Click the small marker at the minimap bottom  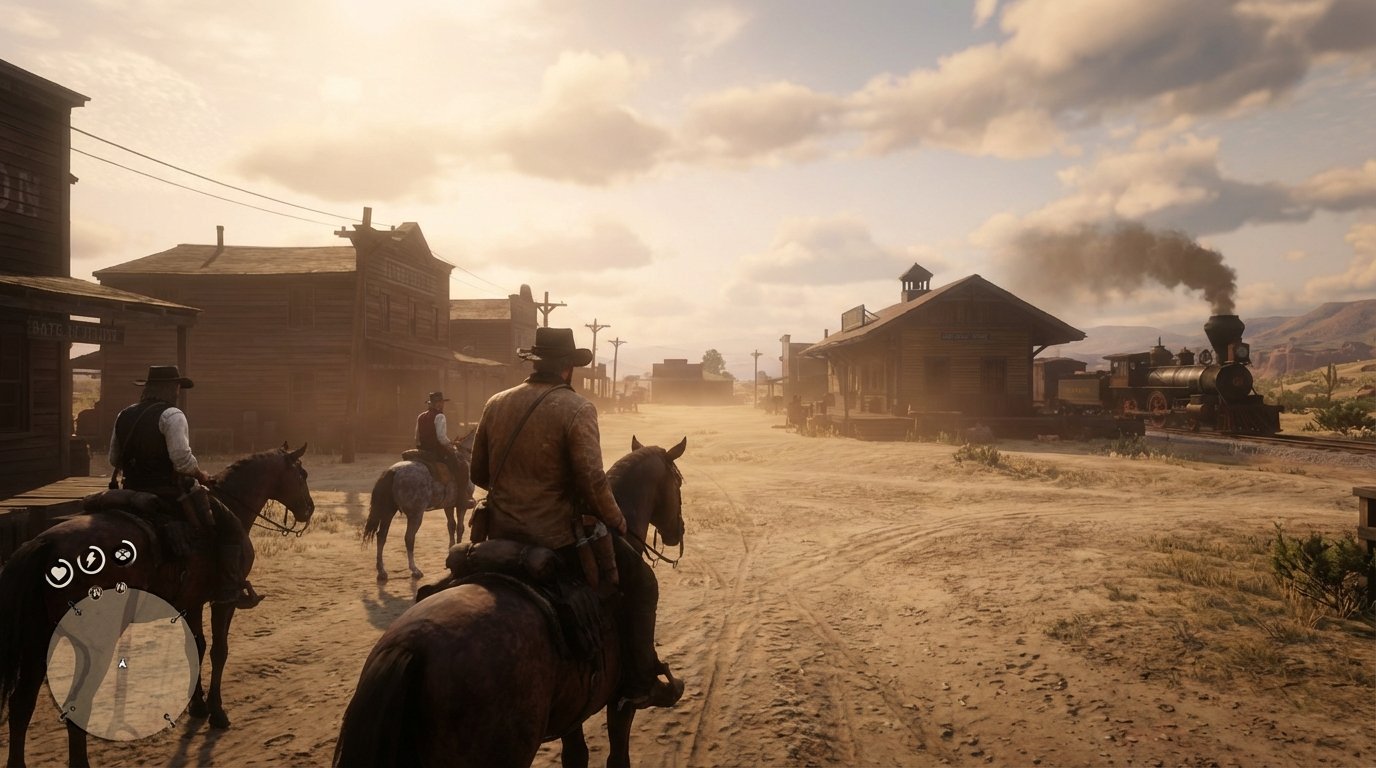(169, 719)
